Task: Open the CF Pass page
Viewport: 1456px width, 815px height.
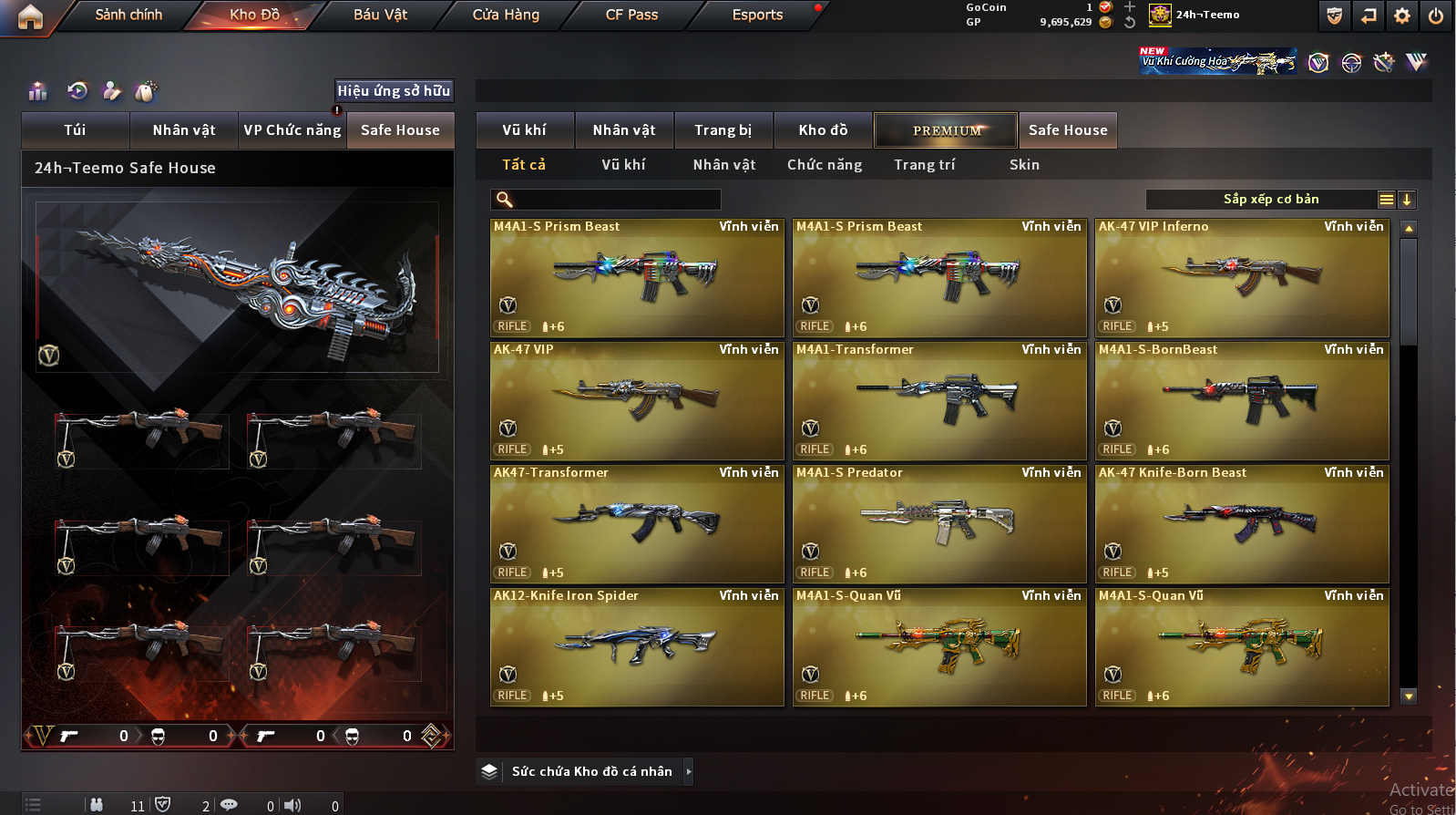Action: tap(631, 15)
